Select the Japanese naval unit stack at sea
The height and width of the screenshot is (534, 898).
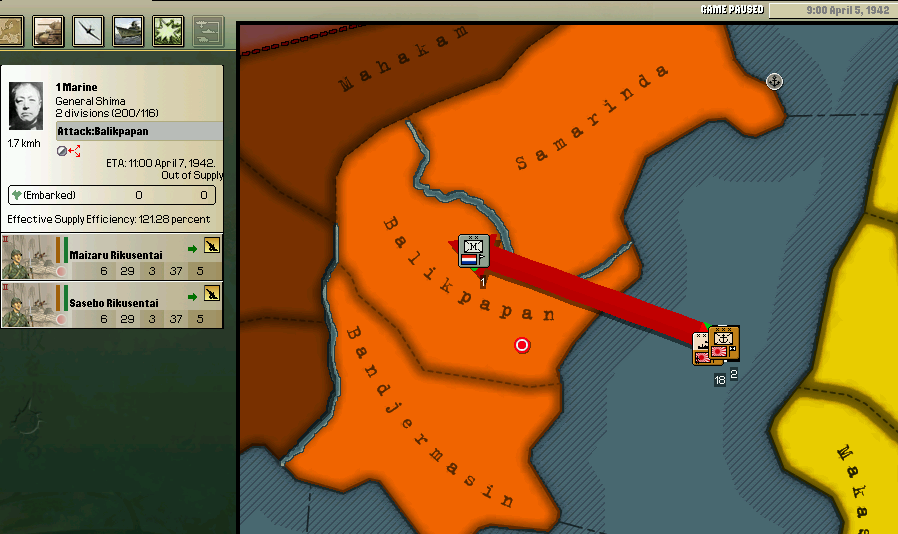click(x=716, y=347)
